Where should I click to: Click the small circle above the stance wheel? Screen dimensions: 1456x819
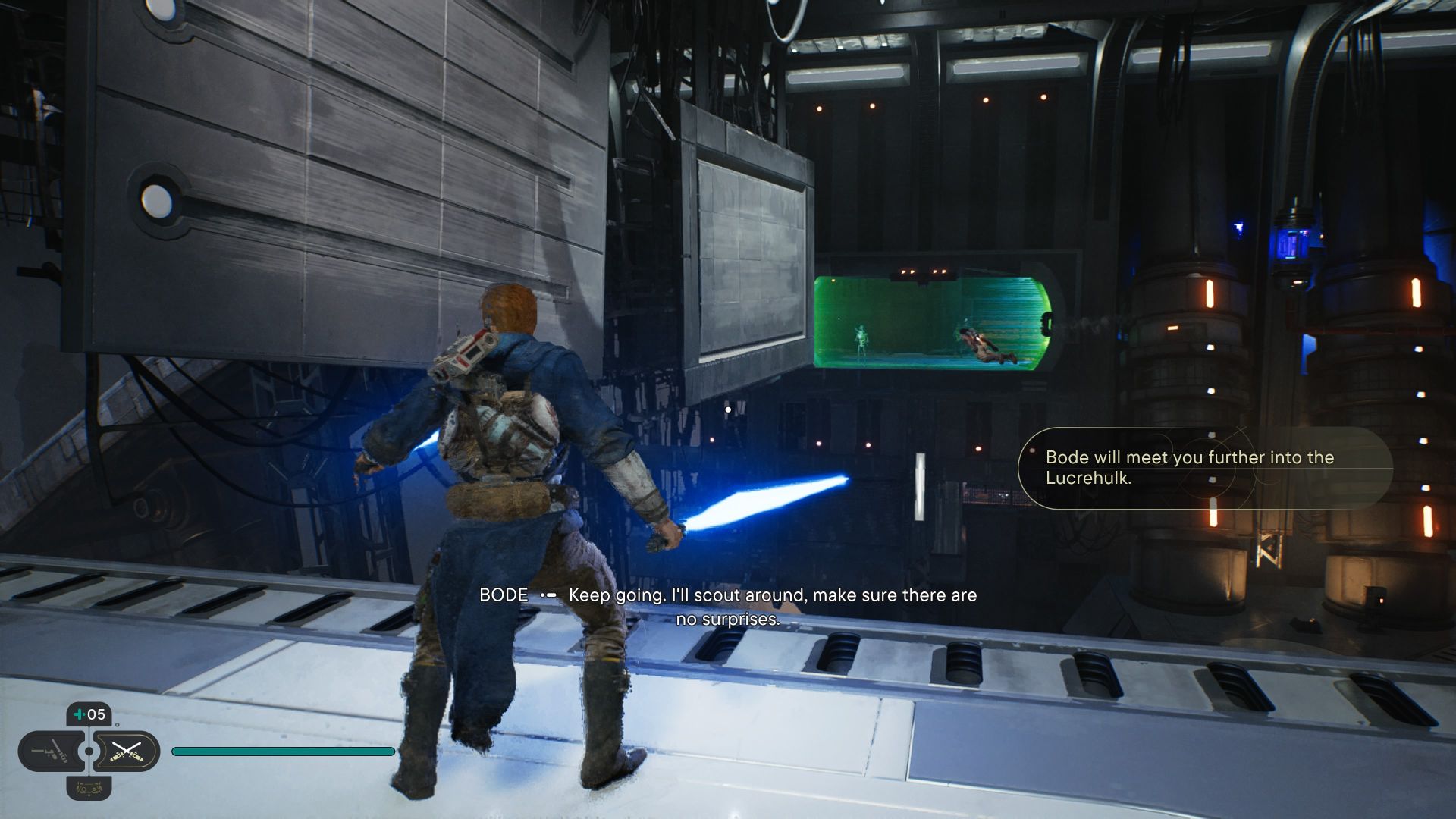pos(118,725)
